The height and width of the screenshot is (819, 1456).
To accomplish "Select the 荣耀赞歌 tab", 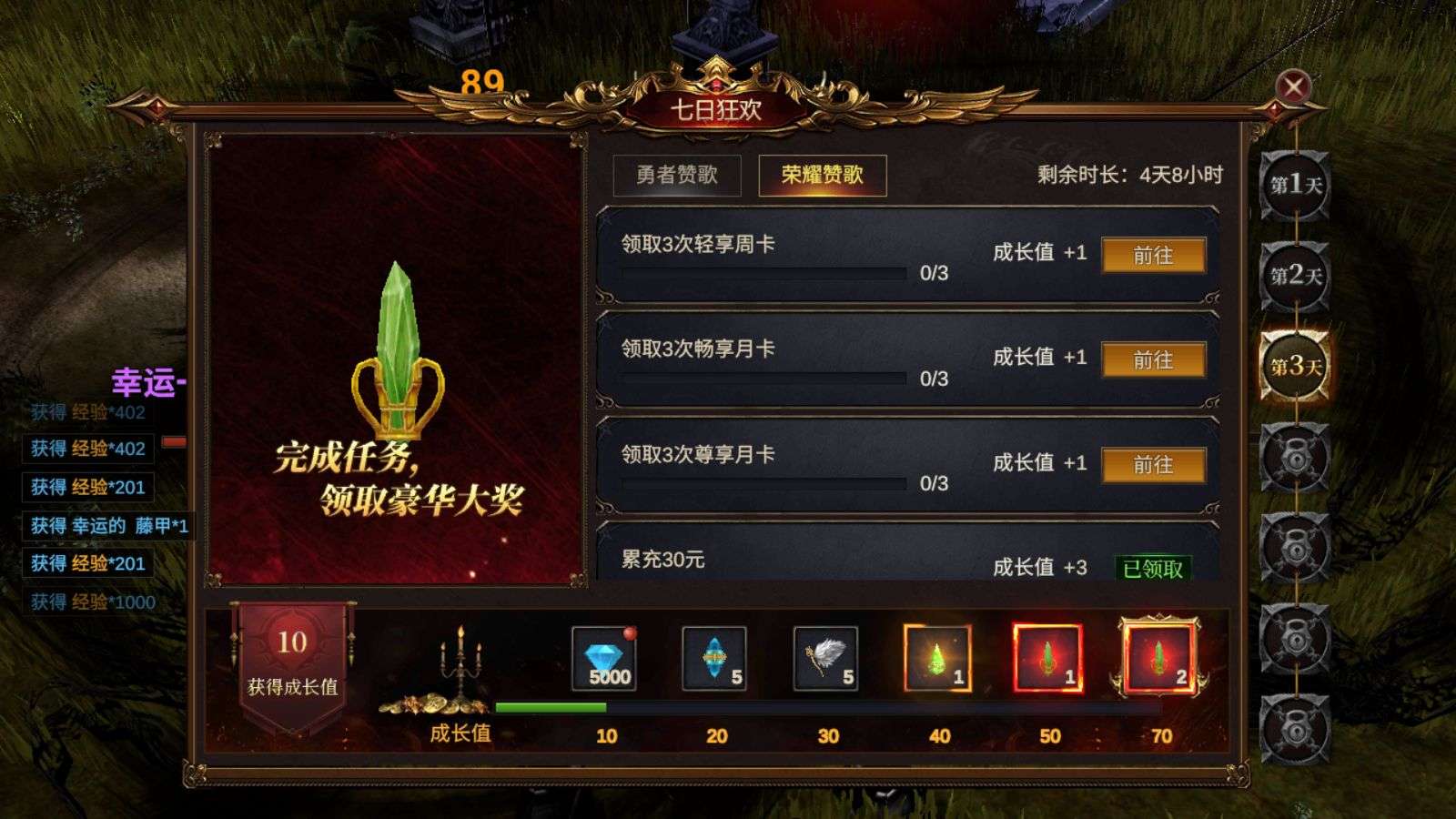I will coord(822,176).
